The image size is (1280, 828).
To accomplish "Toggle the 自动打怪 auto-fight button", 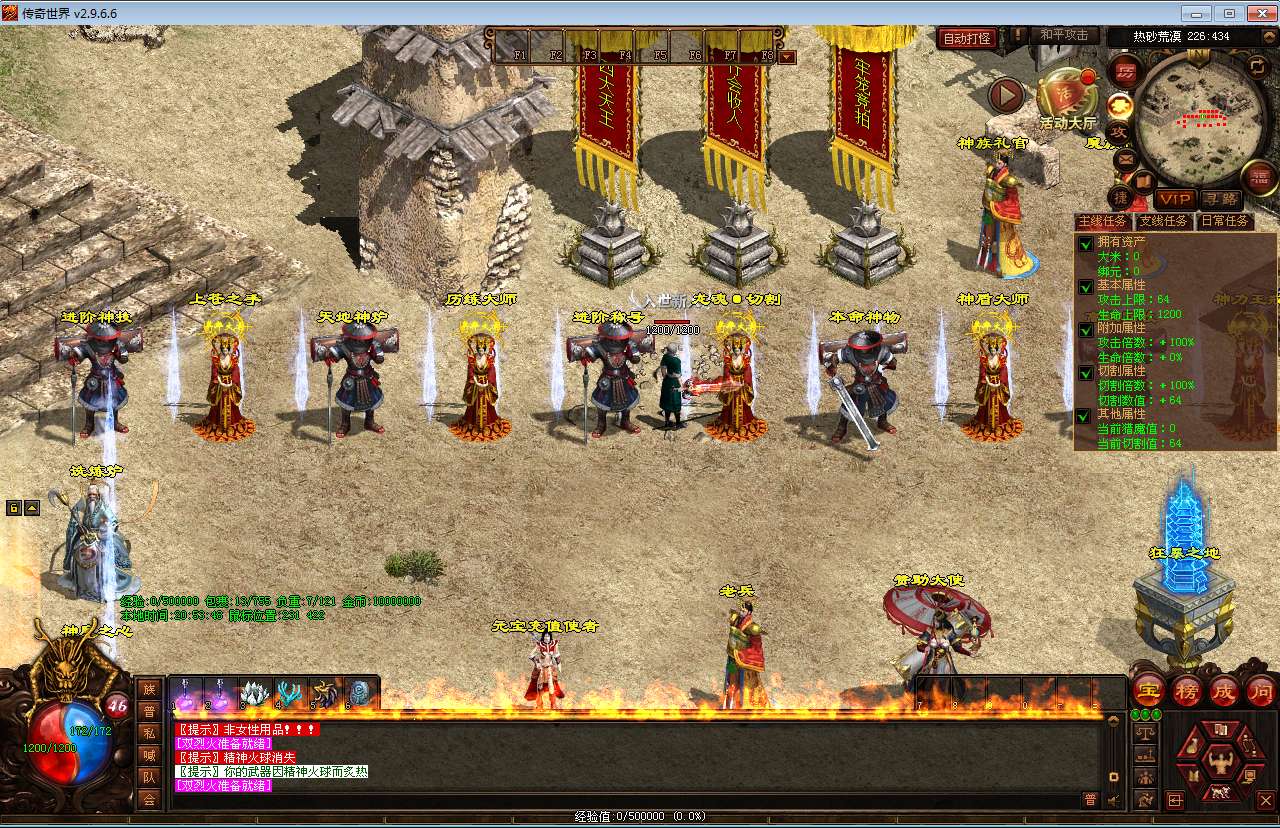I will click(967, 38).
